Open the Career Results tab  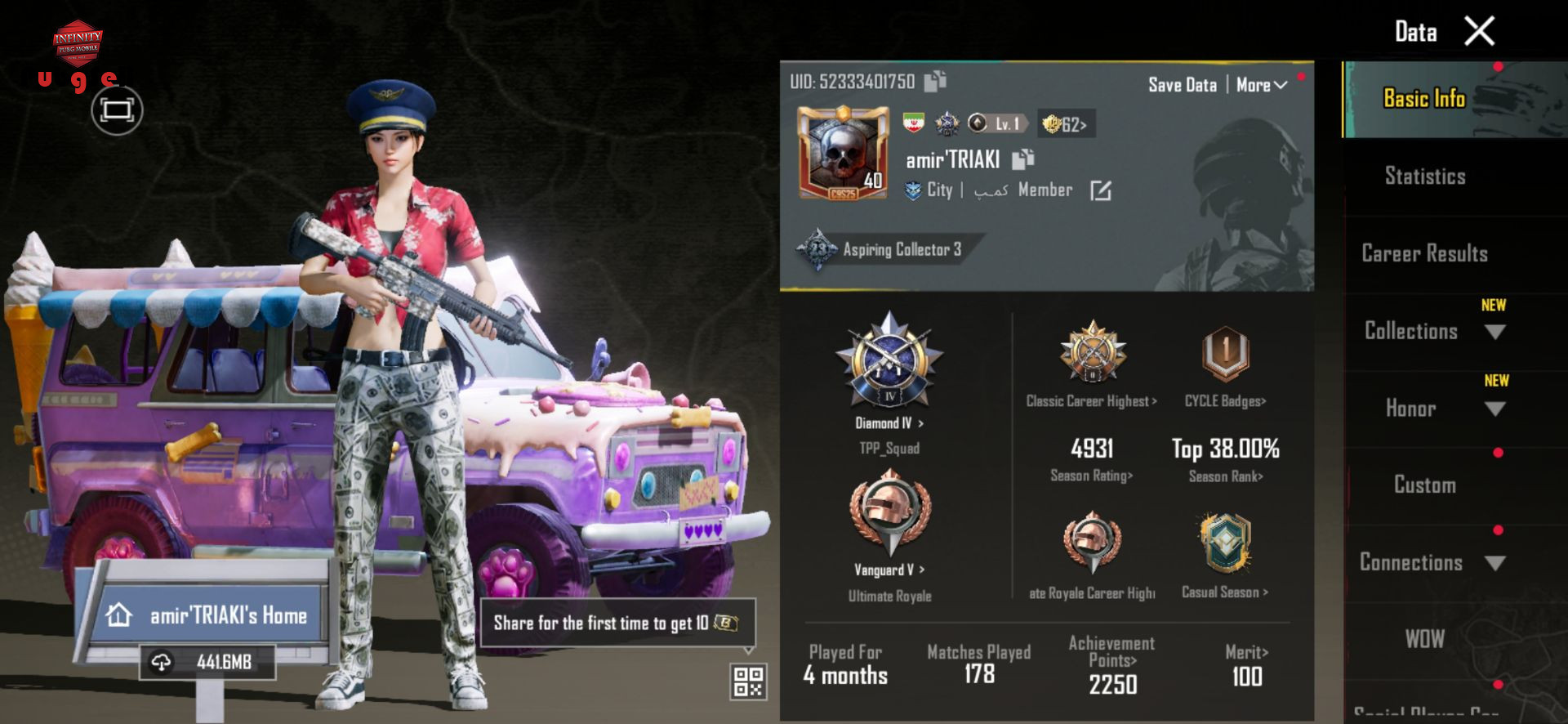click(x=1424, y=253)
